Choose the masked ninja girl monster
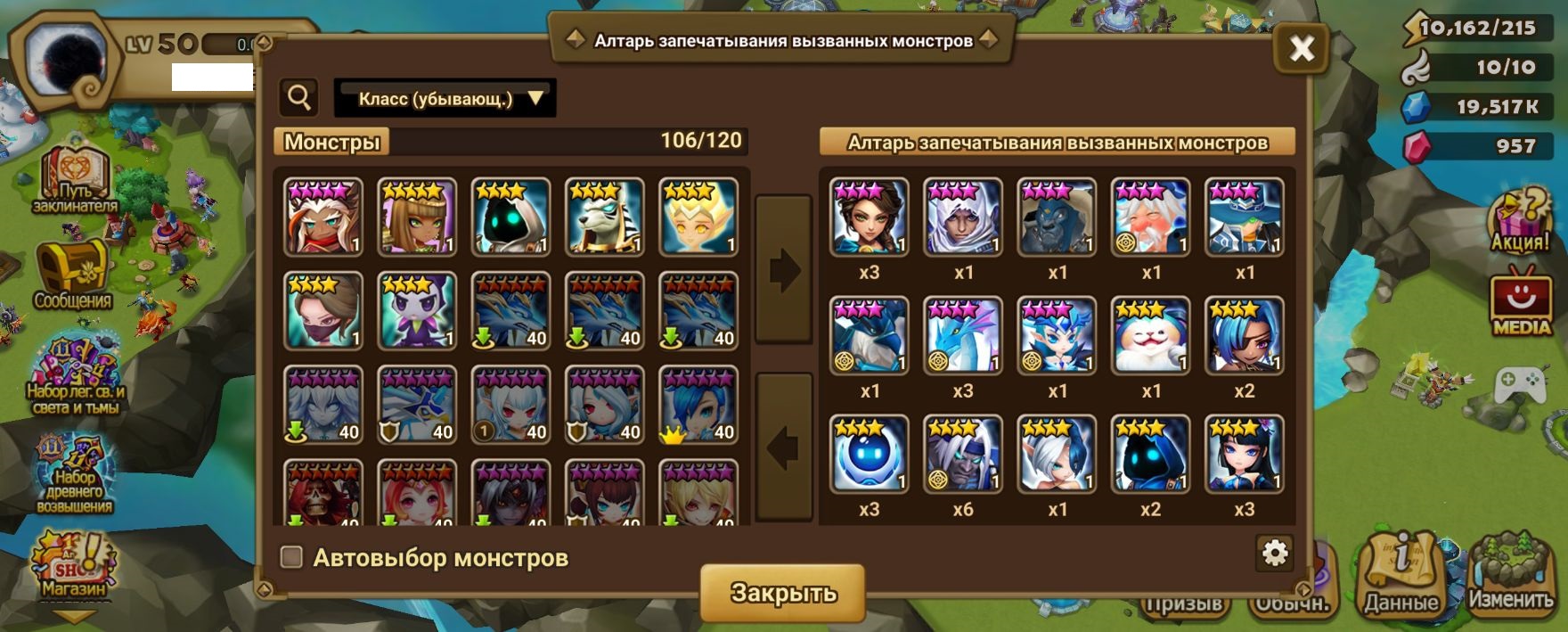1568x632 pixels. tap(323, 311)
